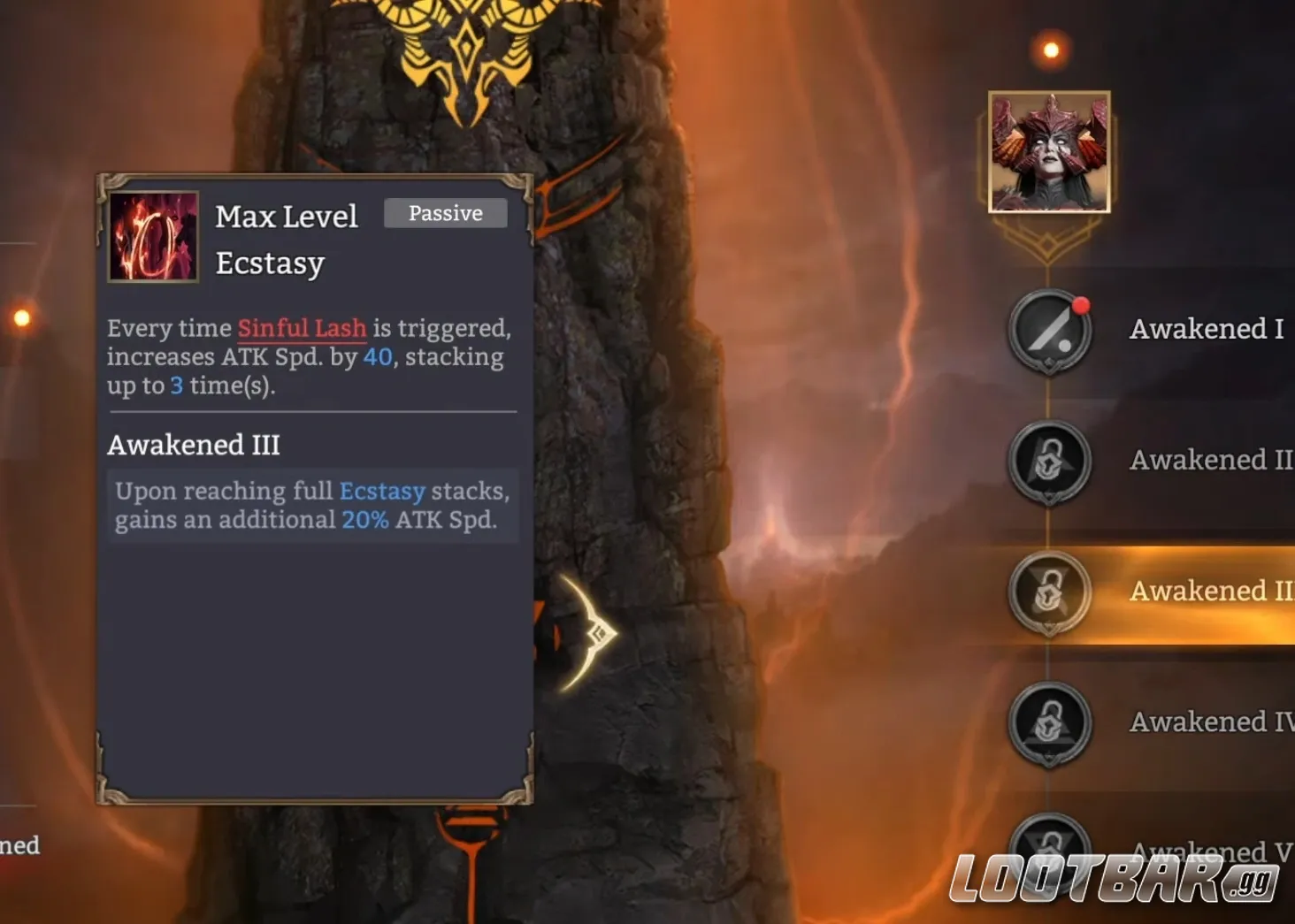This screenshot has width=1295, height=924.
Task: Select the Awakened I row label
Action: (x=1206, y=329)
